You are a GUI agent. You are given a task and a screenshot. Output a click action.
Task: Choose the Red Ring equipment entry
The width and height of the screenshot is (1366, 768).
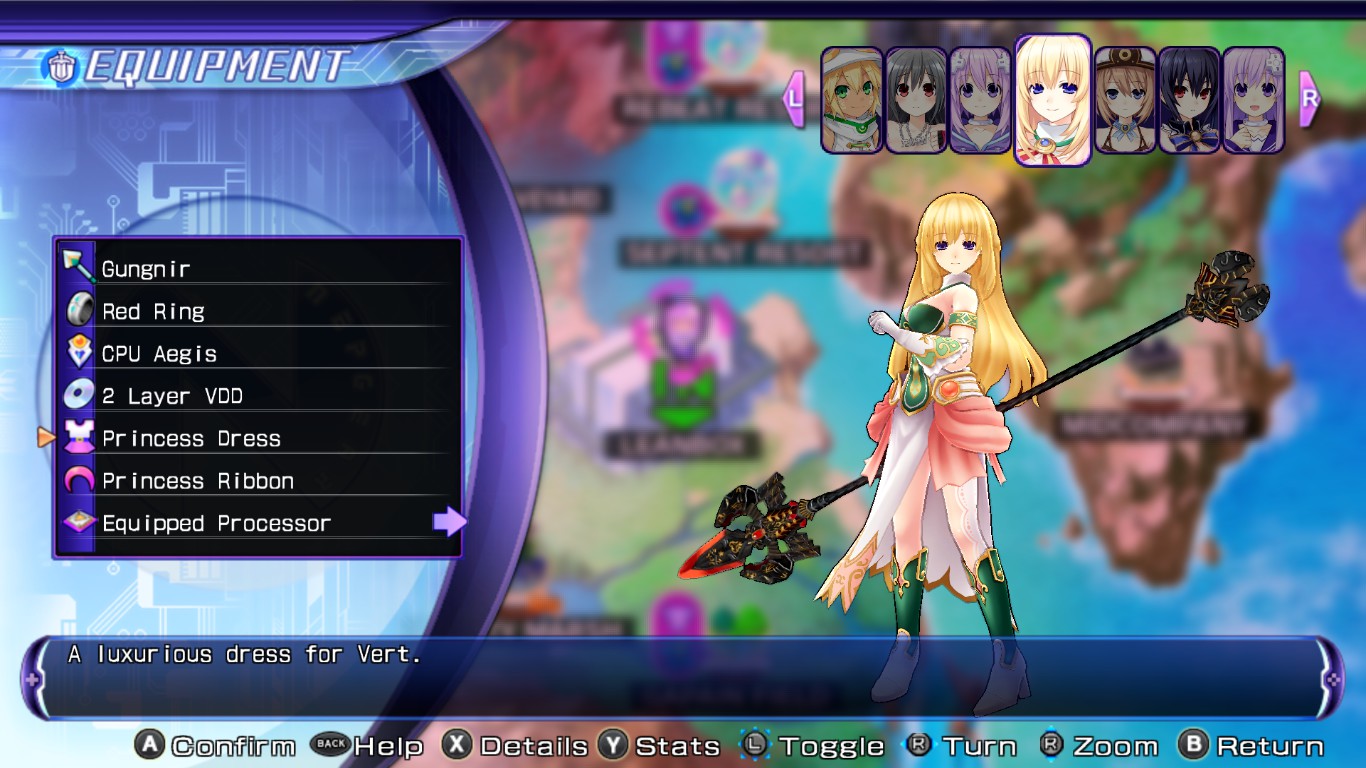(258, 311)
